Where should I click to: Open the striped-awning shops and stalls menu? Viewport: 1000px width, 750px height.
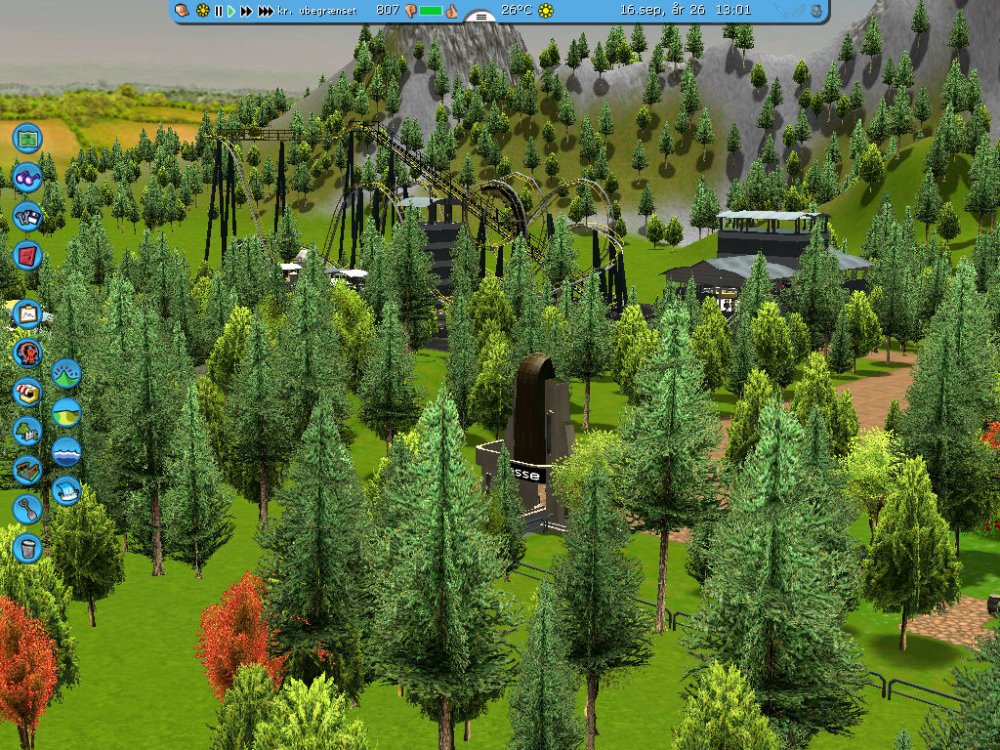(27, 391)
